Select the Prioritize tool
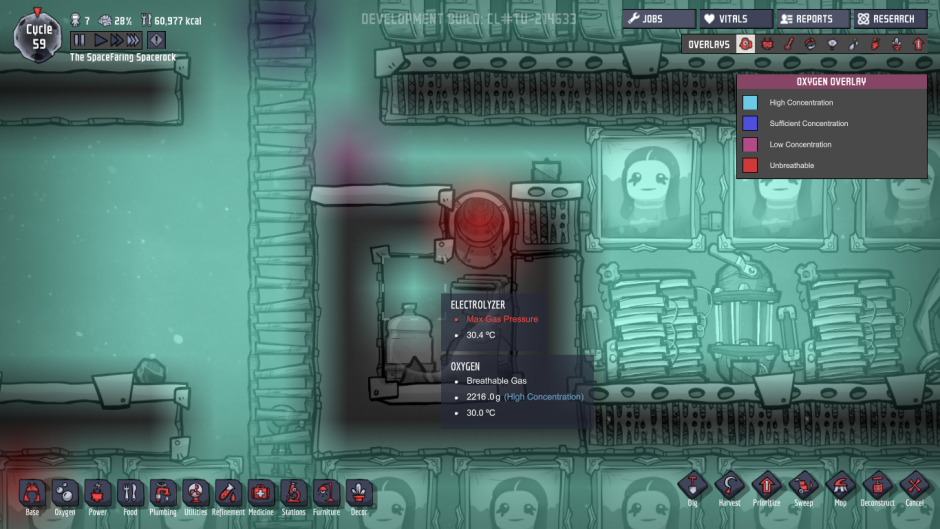The height and width of the screenshot is (529, 940). point(765,487)
